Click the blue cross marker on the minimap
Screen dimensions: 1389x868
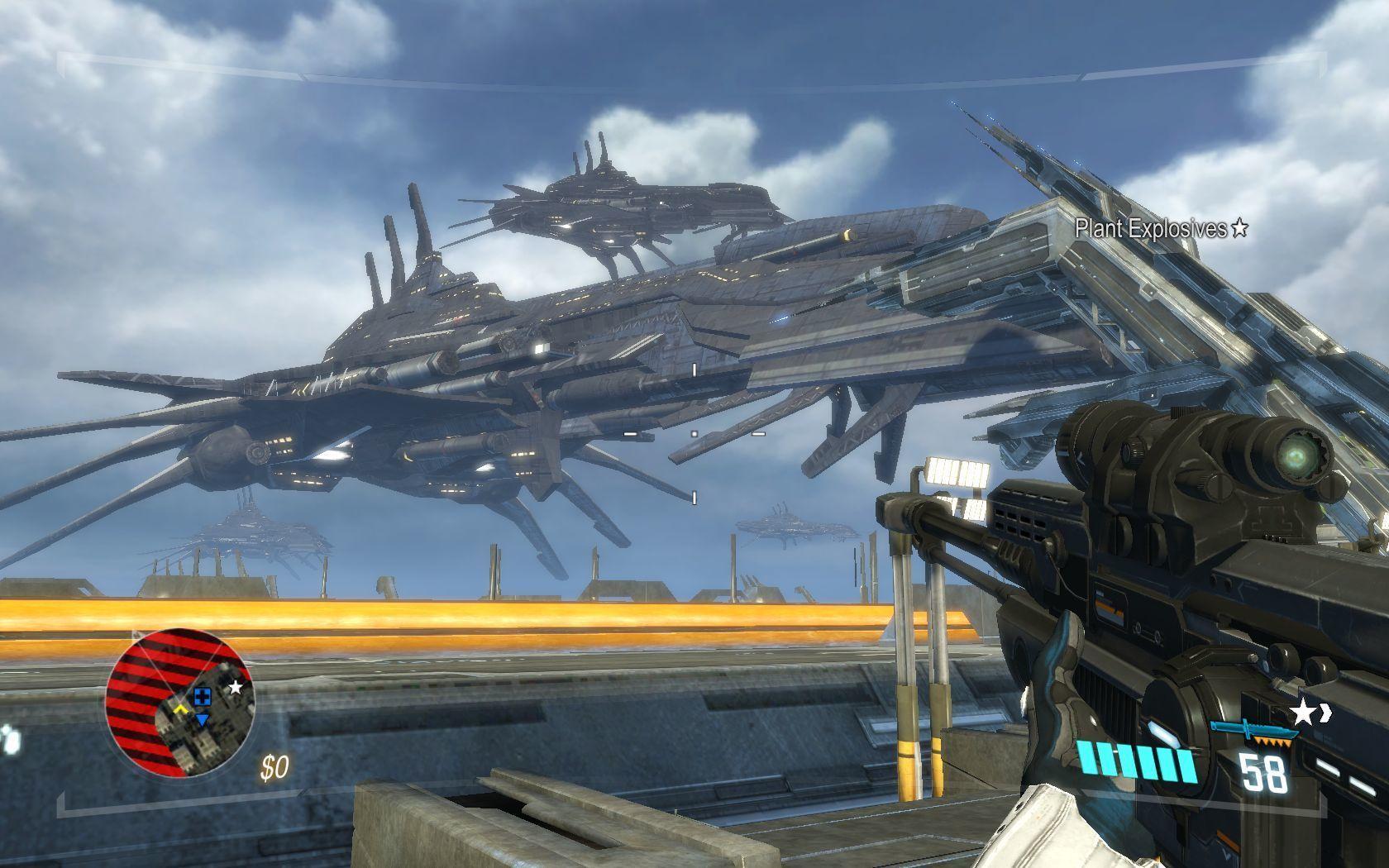point(203,697)
